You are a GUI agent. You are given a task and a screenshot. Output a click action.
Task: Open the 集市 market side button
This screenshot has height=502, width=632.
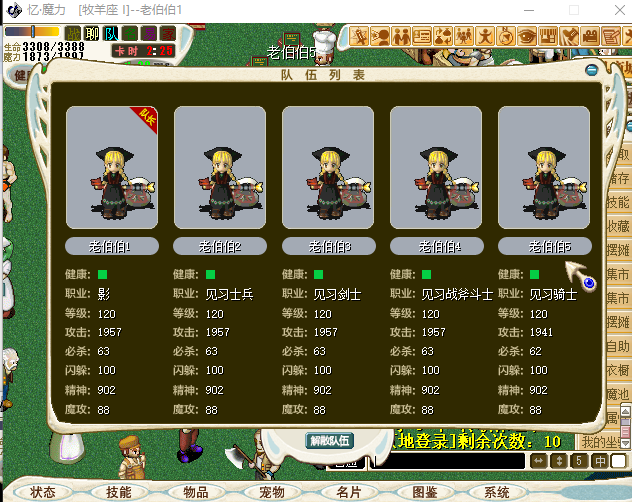click(619, 274)
